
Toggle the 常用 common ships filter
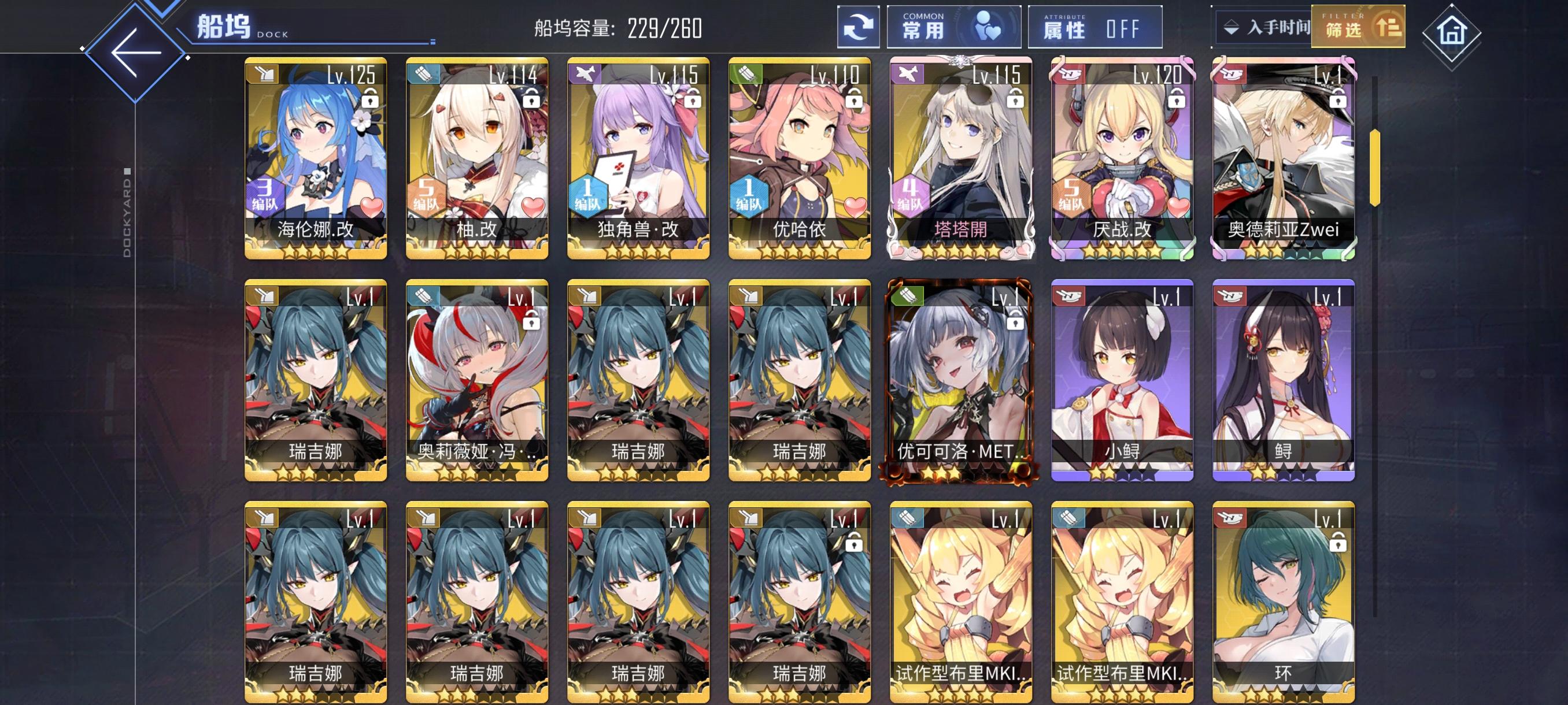953,27
